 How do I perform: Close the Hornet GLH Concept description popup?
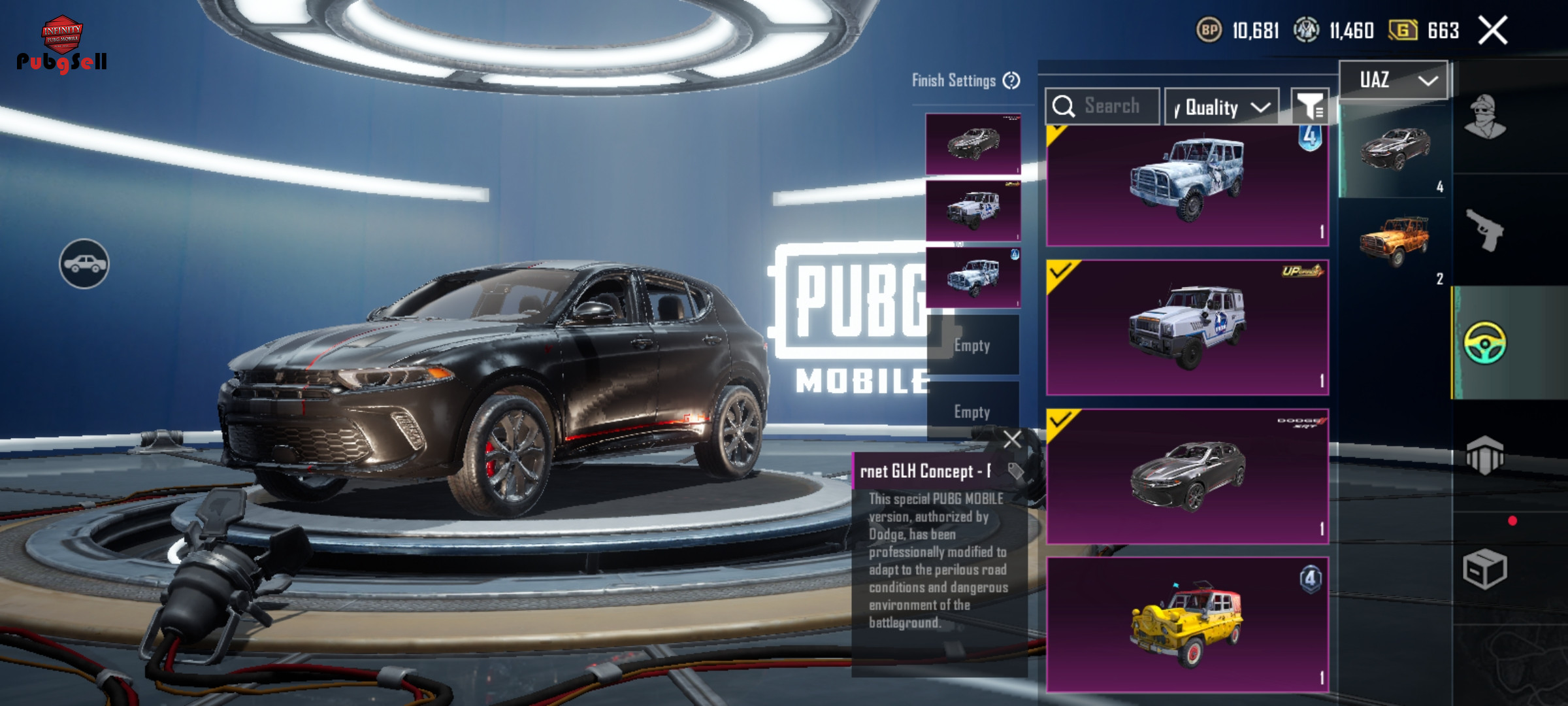click(x=1012, y=439)
